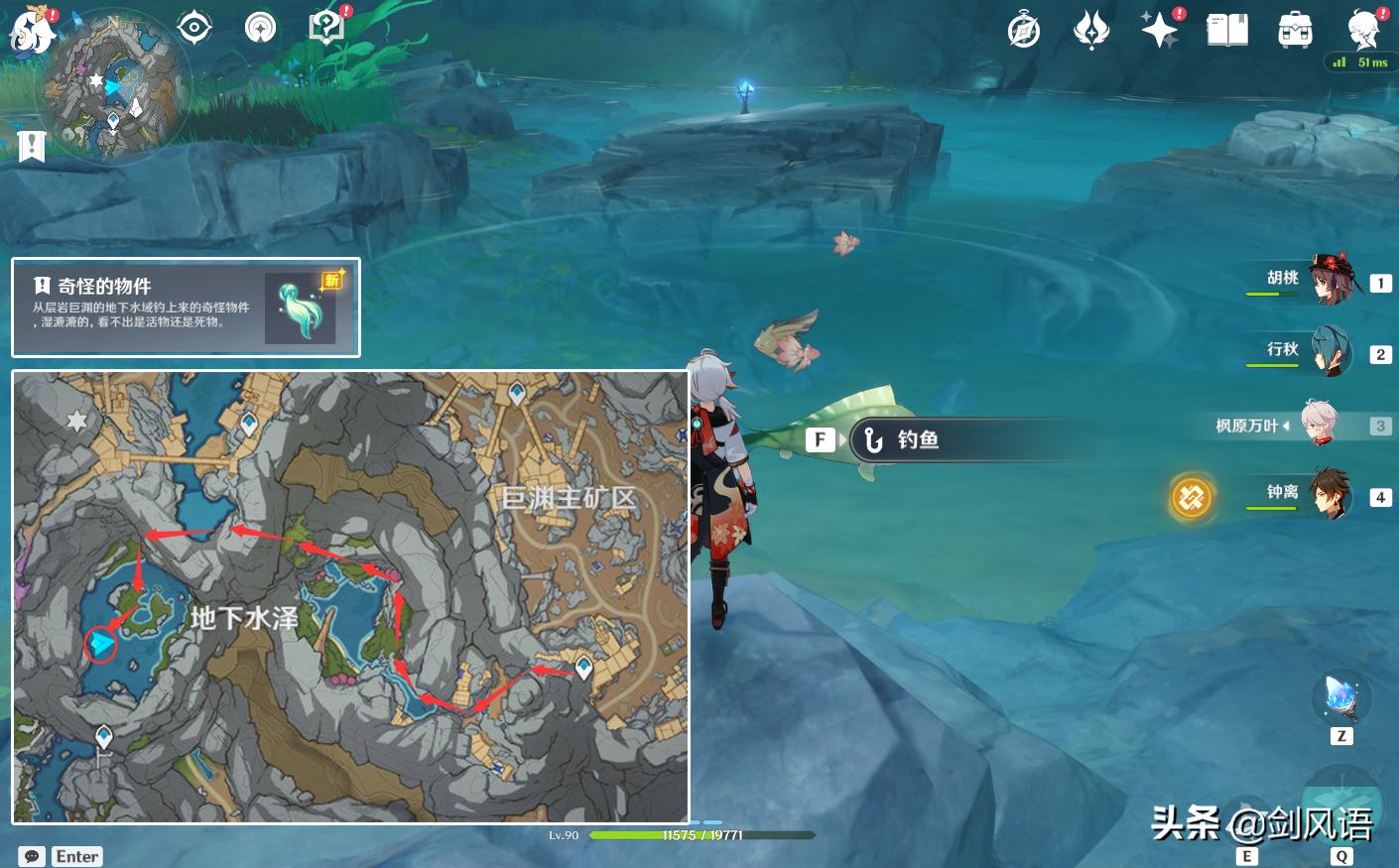Open the battle pass icon
The image size is (1399, 868).
1091,30
